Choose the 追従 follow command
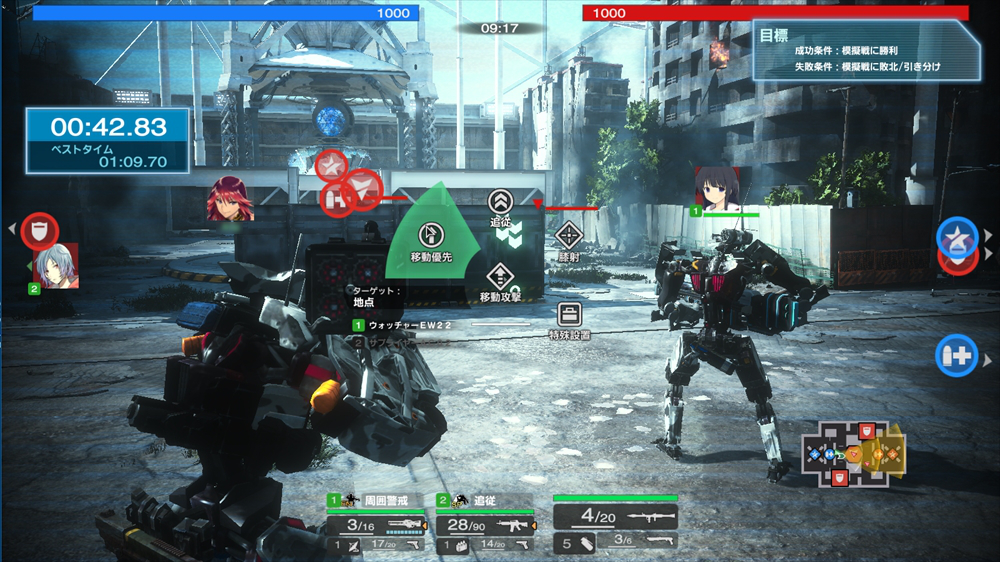1000x562 pixels. [x=500, y=204]
